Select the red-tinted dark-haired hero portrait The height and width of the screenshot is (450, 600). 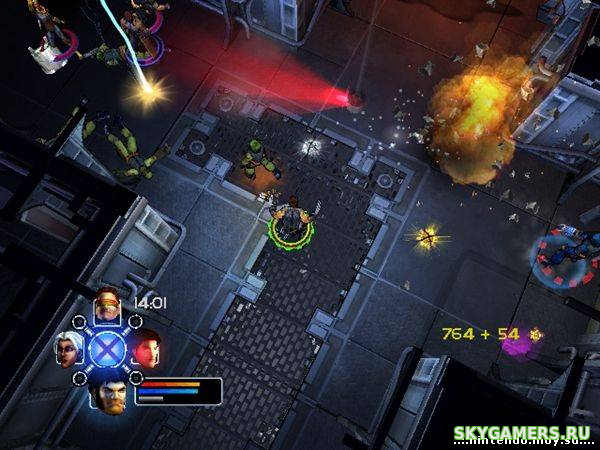(x=146, y=348)
